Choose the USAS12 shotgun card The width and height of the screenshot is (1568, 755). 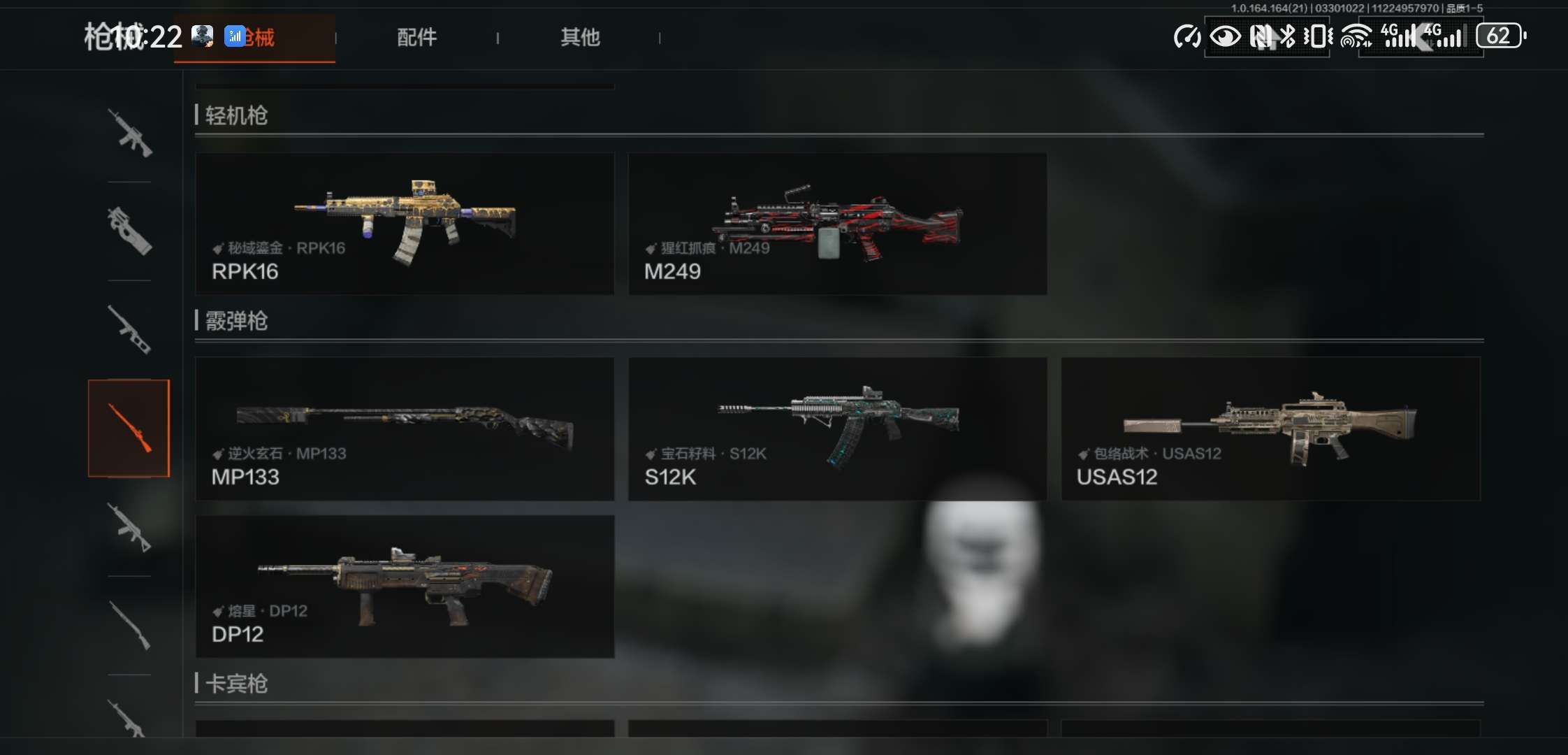pos(1270,429)
